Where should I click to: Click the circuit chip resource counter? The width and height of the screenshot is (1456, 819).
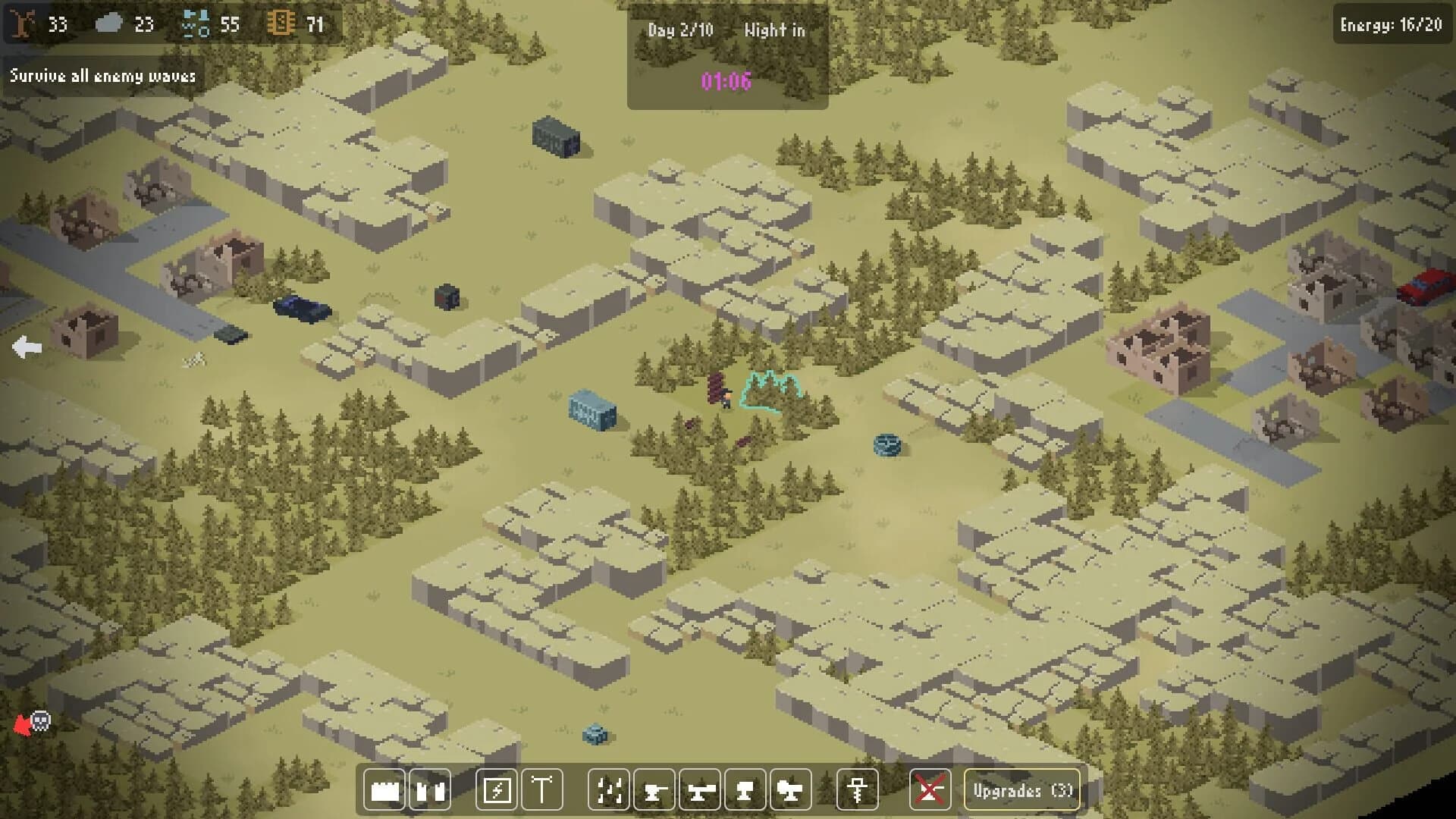pyautogui.click(x=281, y=23)
